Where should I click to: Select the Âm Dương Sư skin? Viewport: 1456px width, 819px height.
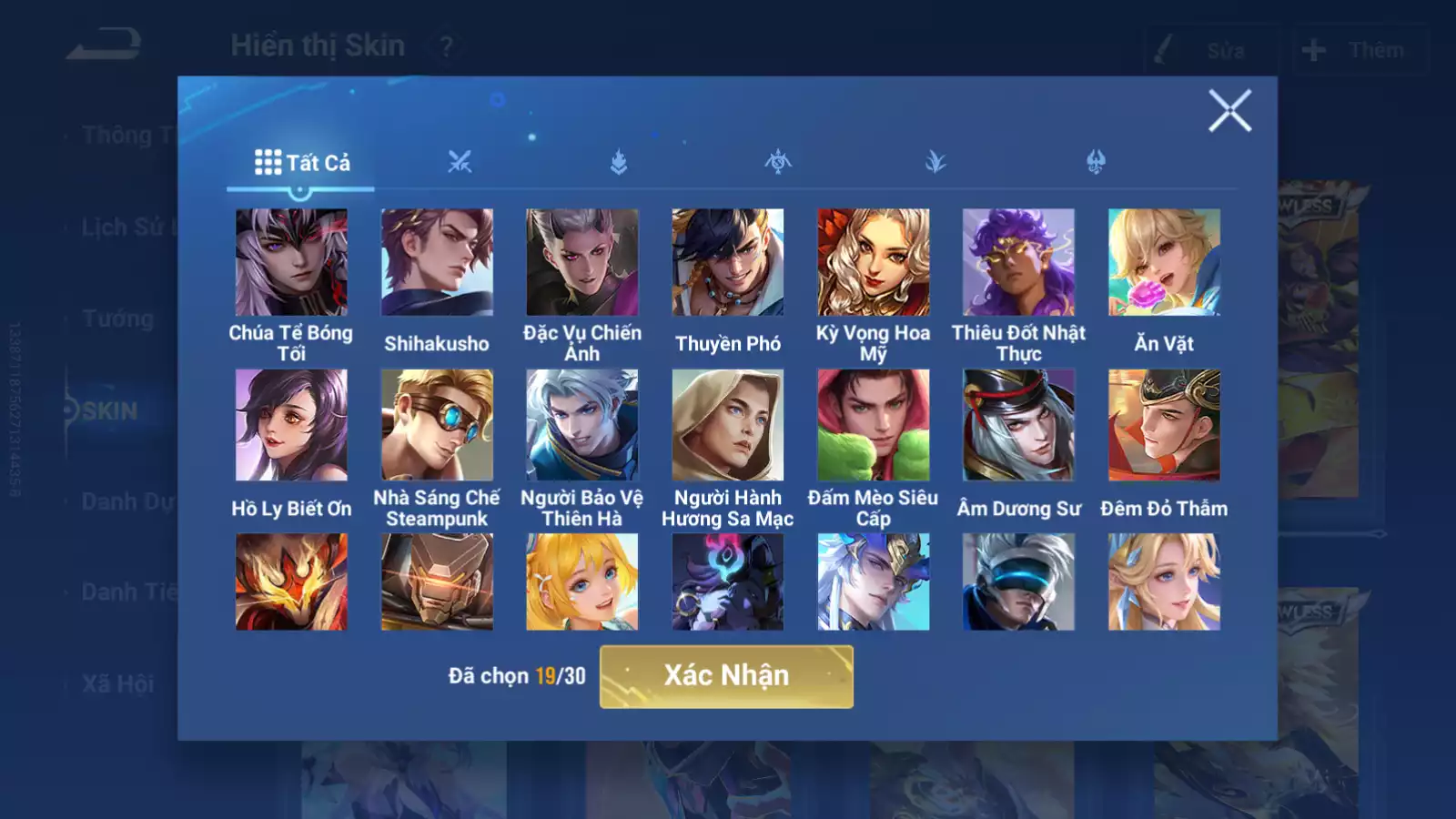click(1018, 425)
